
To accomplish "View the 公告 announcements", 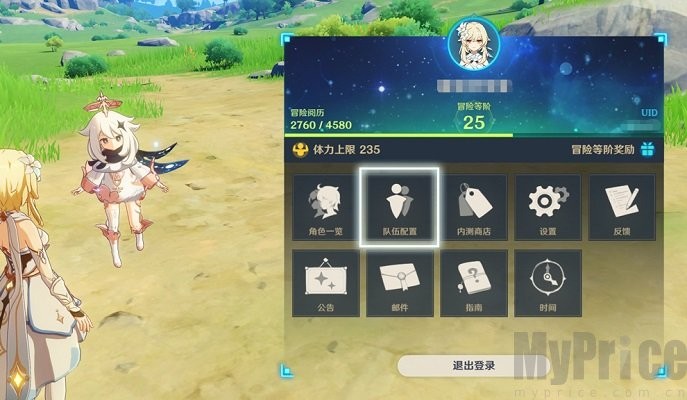I will tap(326, 283).
